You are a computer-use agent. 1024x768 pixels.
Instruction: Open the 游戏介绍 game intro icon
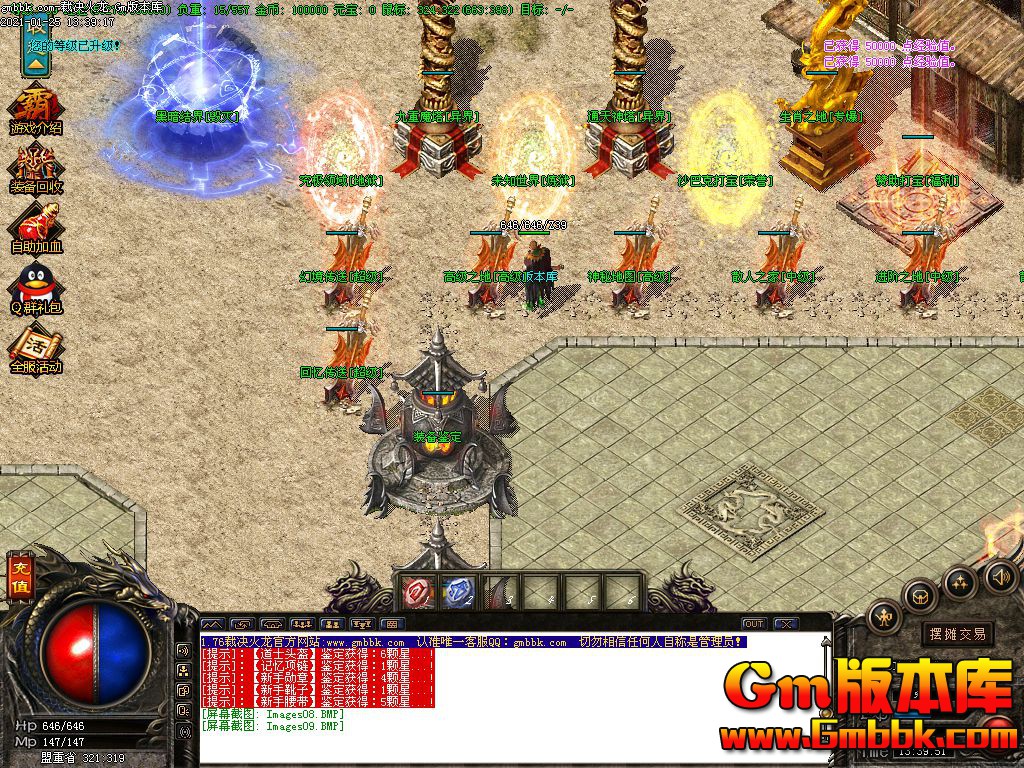(35, 110)
